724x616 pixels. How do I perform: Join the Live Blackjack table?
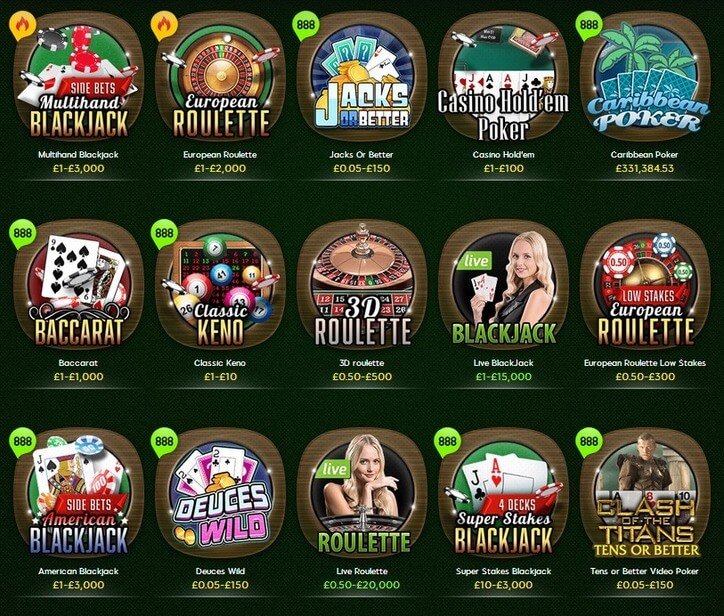point(504,287)
